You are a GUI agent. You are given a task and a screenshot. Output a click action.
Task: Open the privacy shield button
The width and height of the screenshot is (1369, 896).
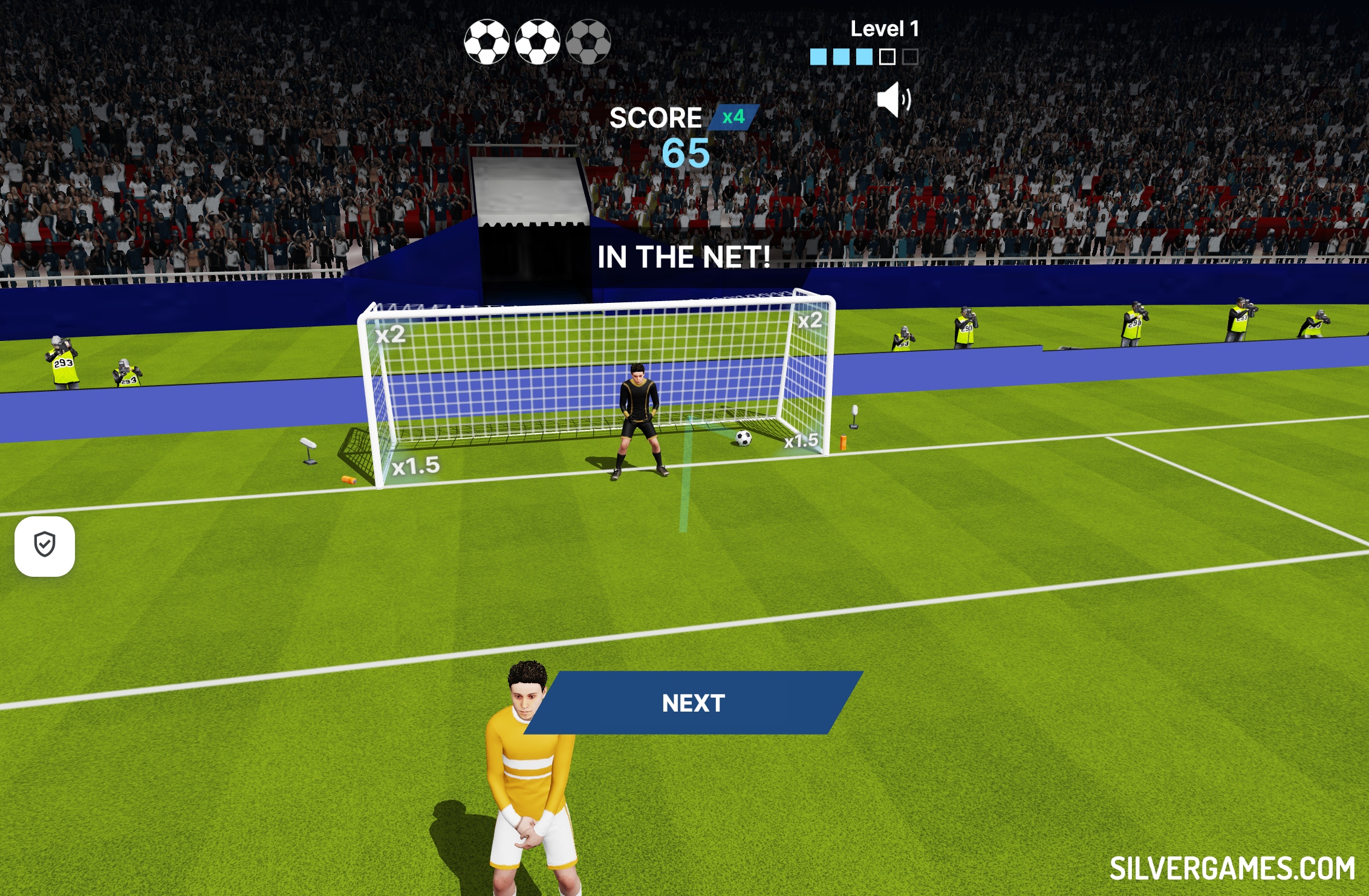[x=45, y=545]
